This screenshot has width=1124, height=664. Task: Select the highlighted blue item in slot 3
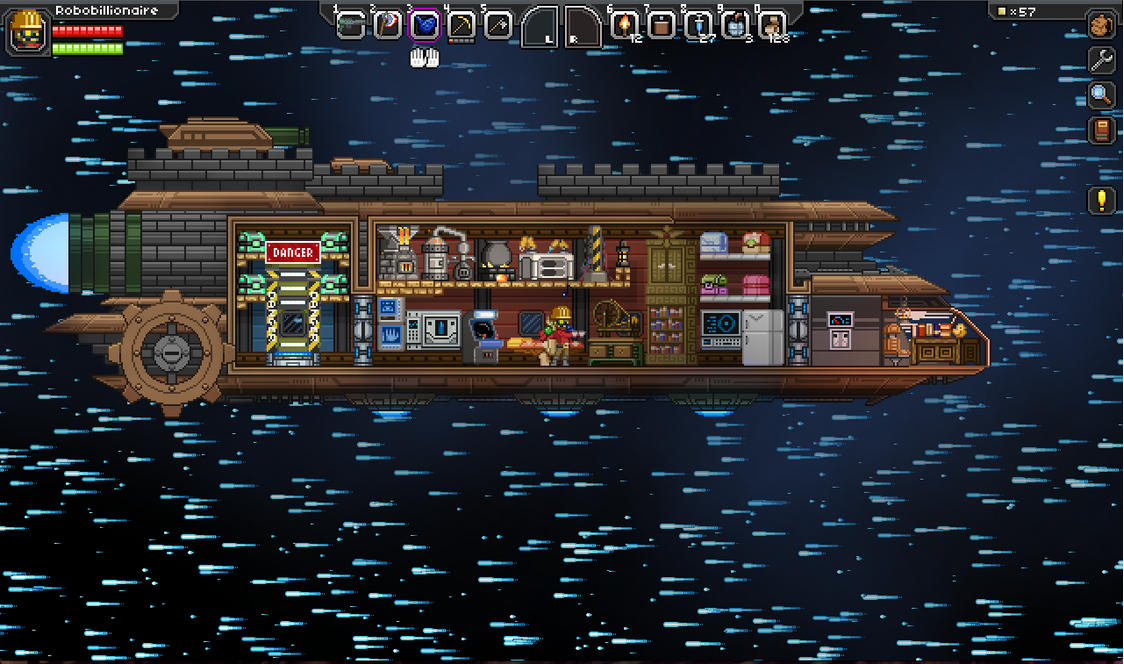[425, 25]
